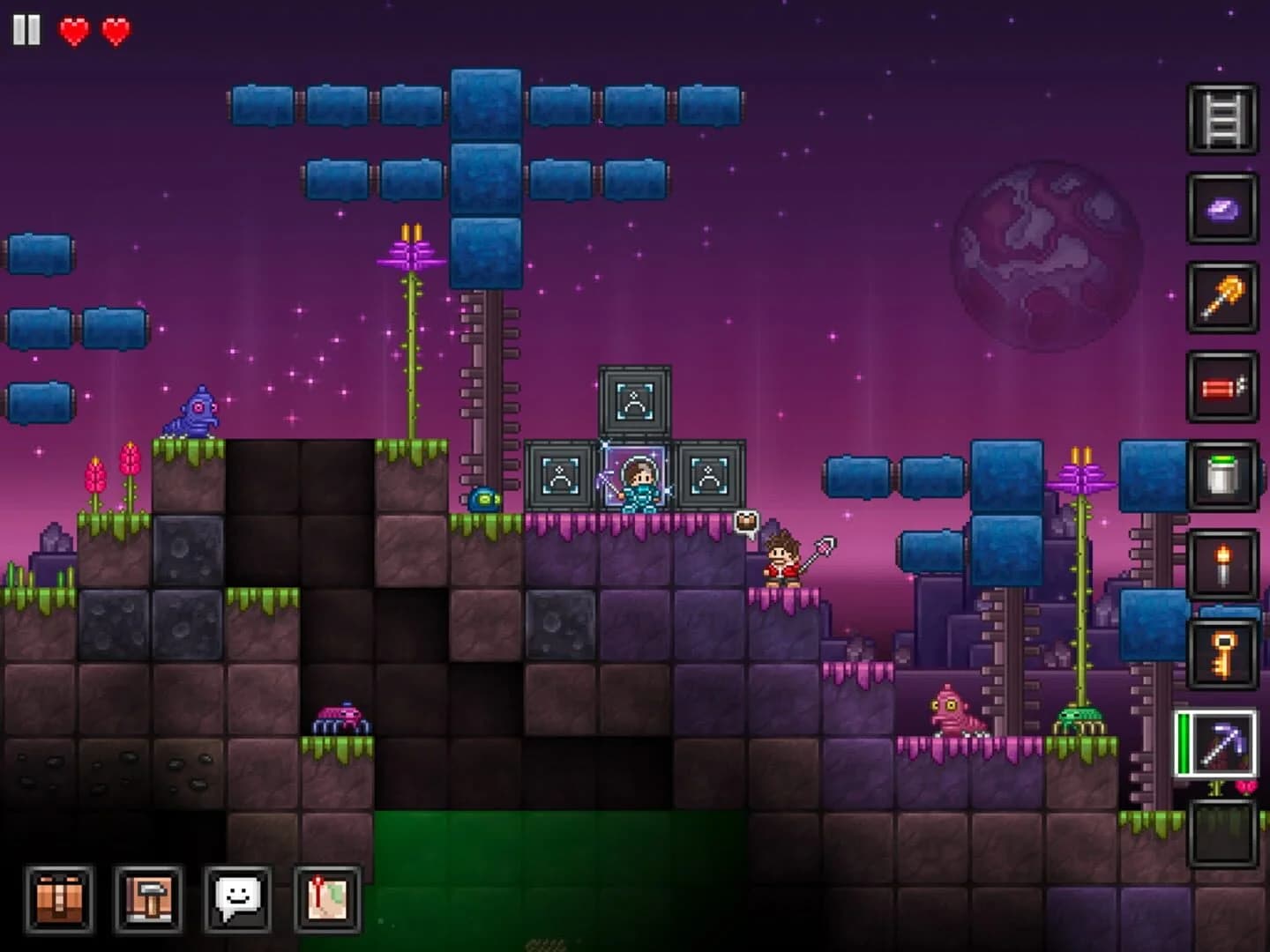The width and height of the screenshot is (1270, 952).
Task: Open the chat speech bubble
Action: (238, 901)
